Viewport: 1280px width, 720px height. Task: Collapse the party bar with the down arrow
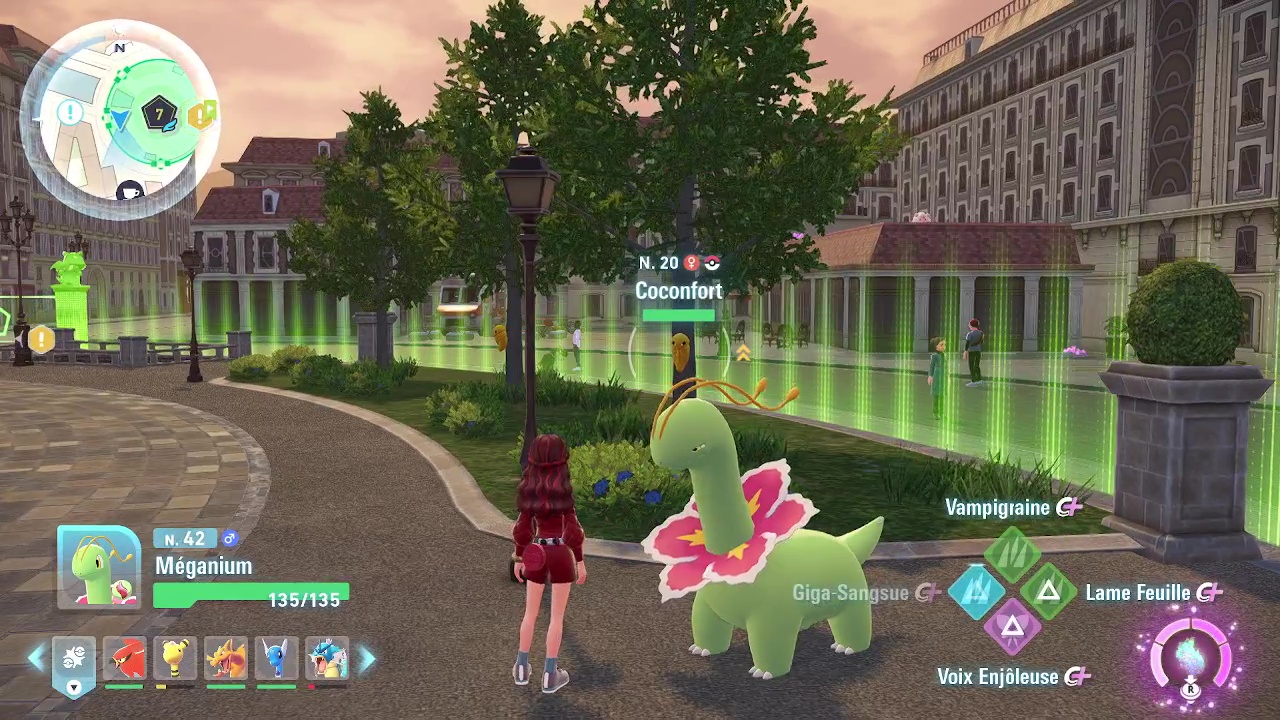pyautogui.click(x=74, y=688)
